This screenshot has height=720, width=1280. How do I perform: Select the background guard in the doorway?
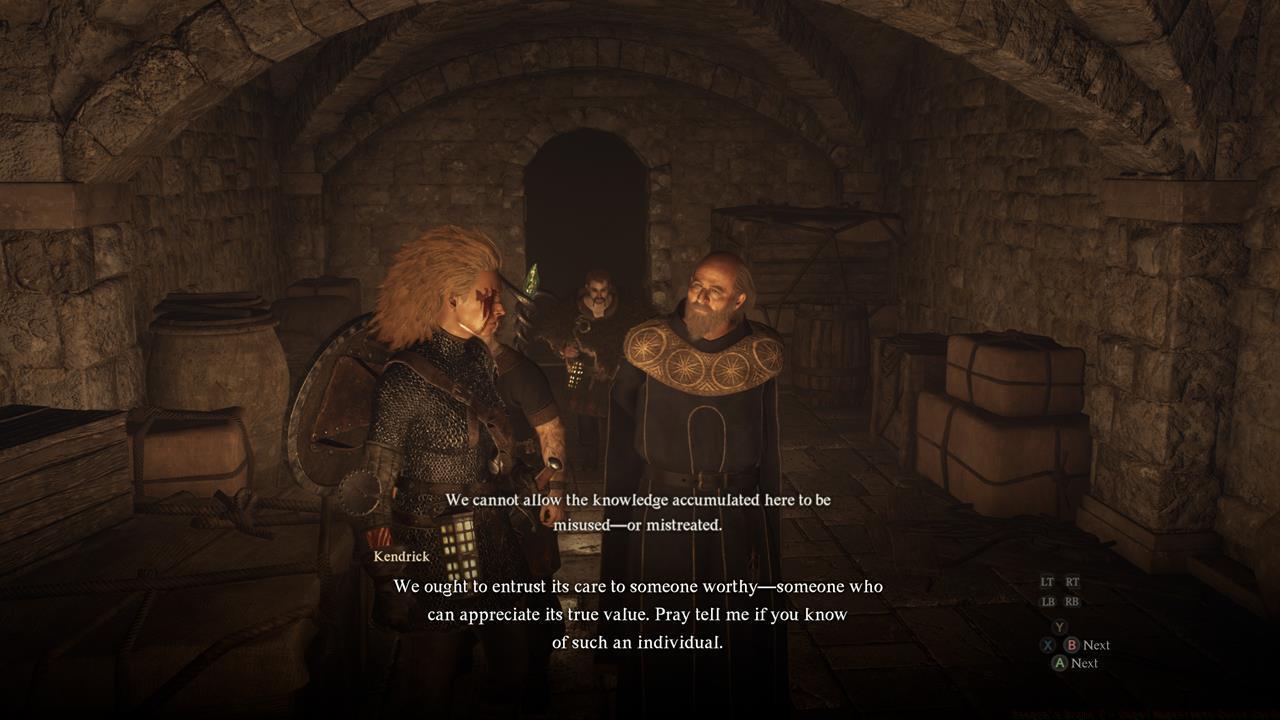594,290
